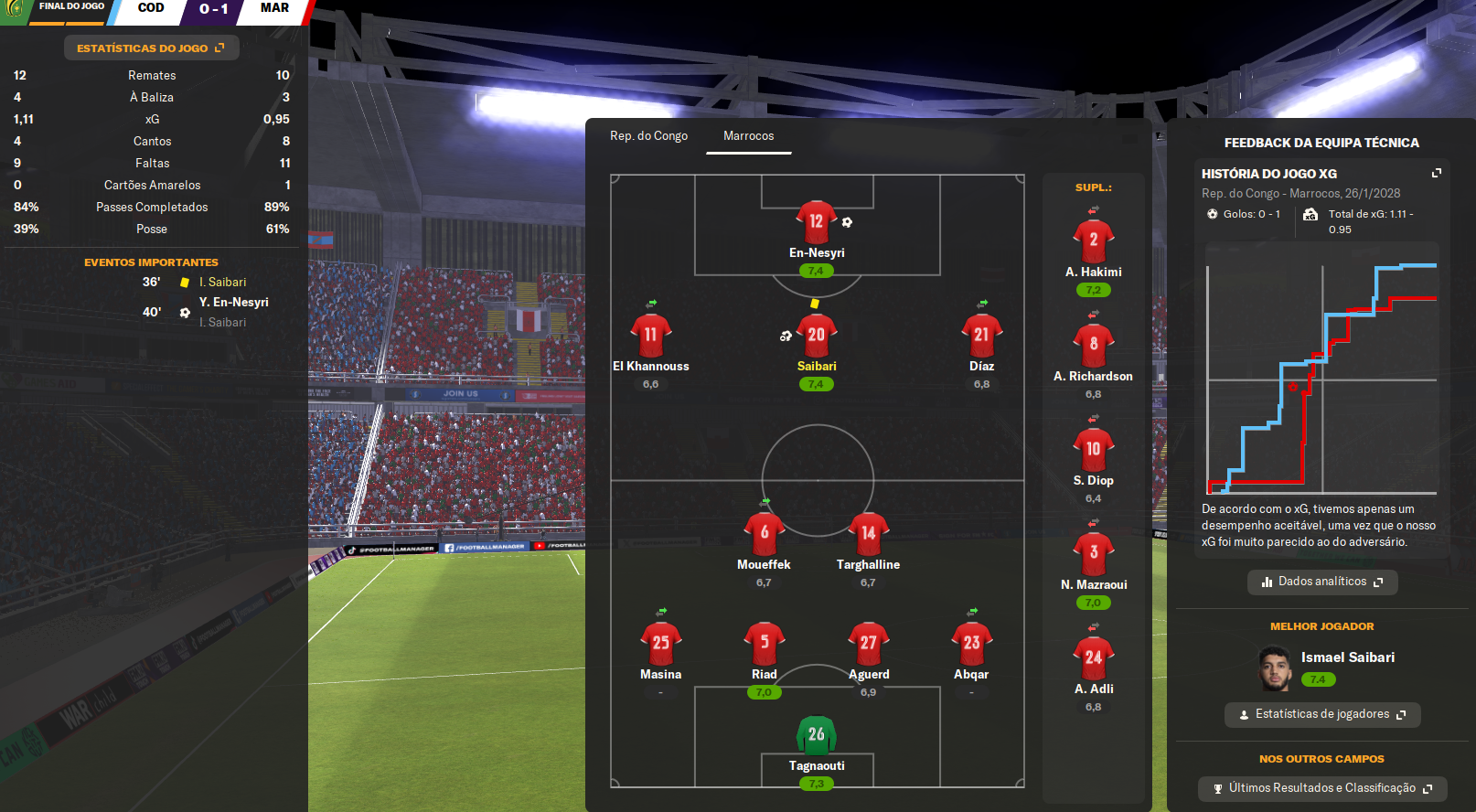Select El Khannouss on the left wing
Image resolution: width=1476 pixels, height=812 pixels.
pos(650,337)
